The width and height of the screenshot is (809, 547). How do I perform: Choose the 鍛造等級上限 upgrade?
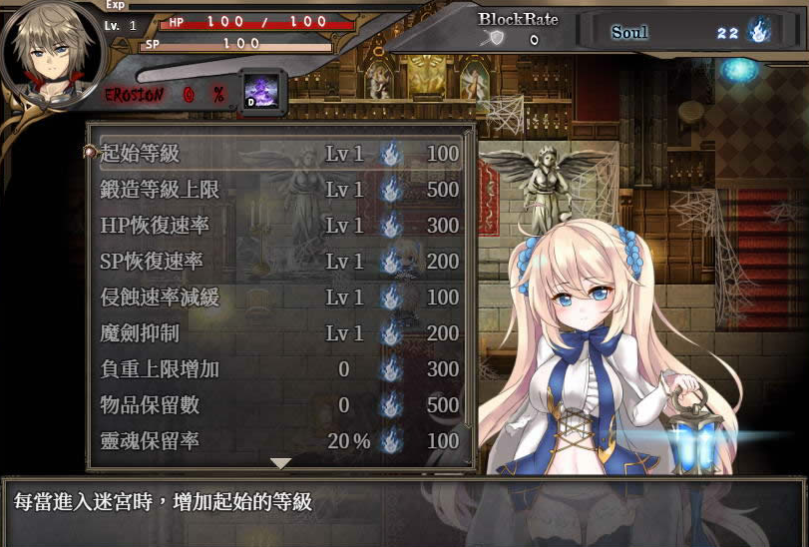[x=280, y=190]
